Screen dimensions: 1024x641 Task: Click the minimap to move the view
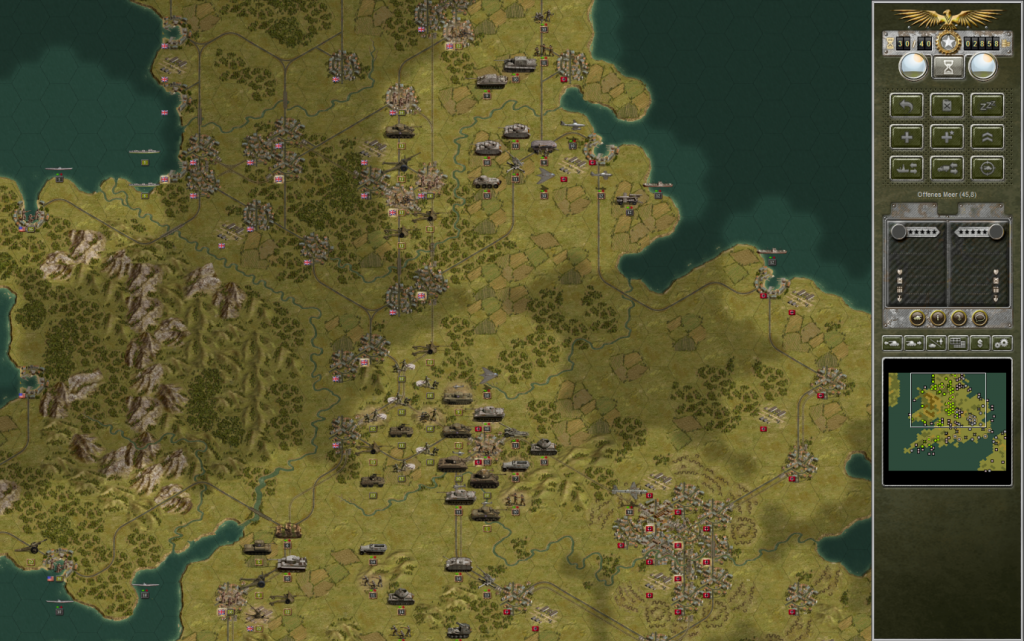tap(946, 420)
